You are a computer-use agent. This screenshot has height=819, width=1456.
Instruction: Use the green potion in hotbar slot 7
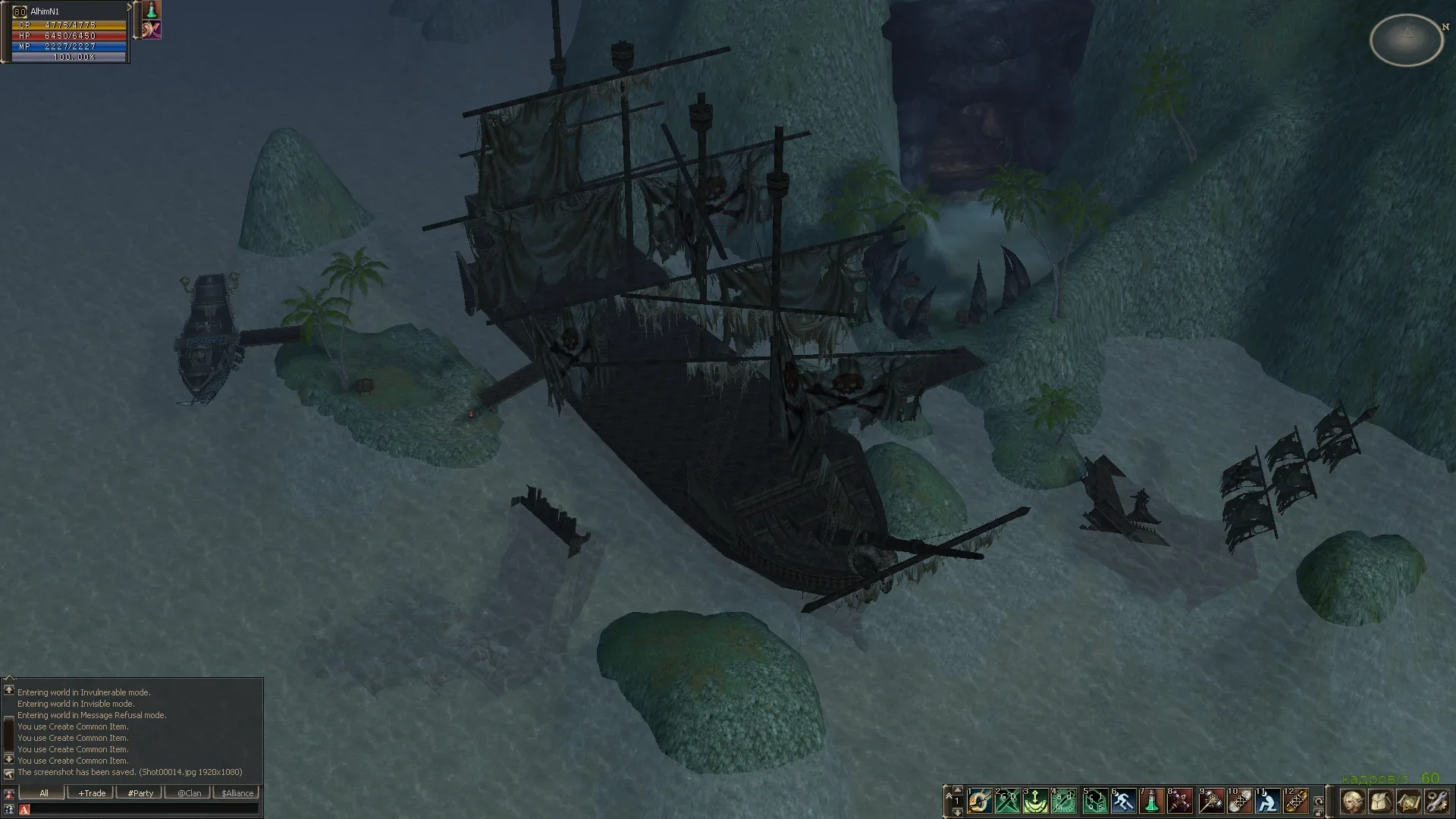[1151, 801]
